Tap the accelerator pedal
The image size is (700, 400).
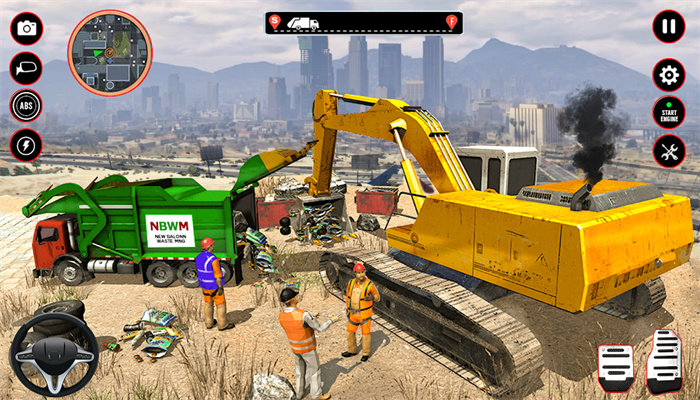pyautogui.click(x=663, y=360)
